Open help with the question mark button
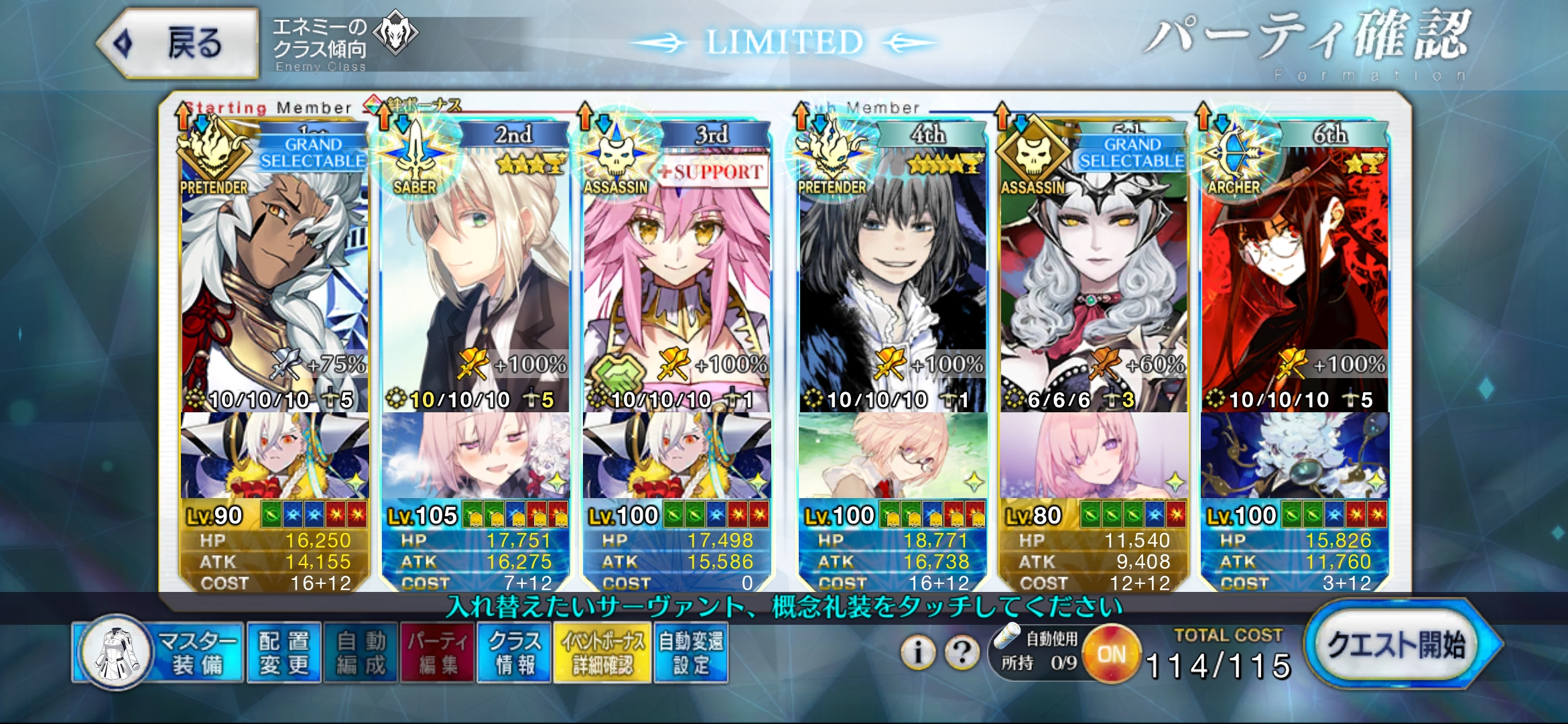This screenshot has width=1568, height=724. (x=962, y=652)
